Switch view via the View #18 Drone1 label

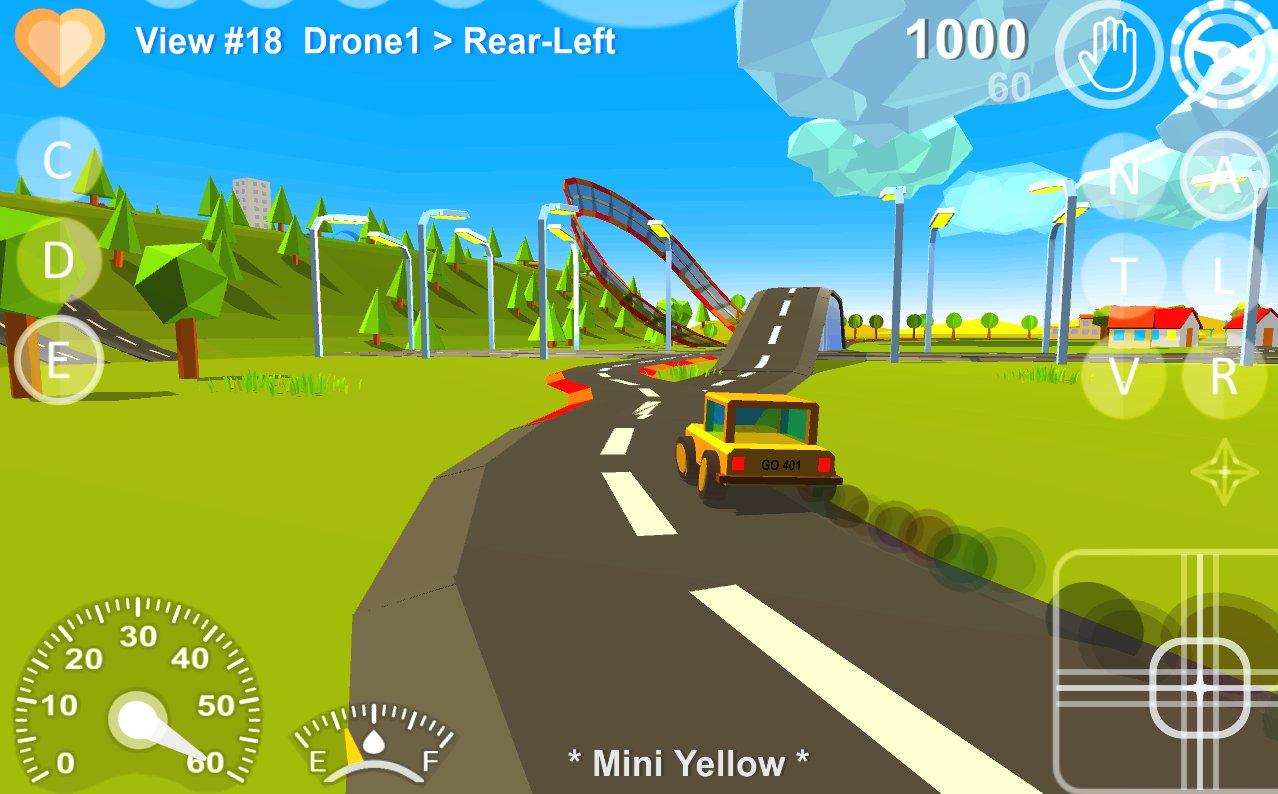[376, 42]
